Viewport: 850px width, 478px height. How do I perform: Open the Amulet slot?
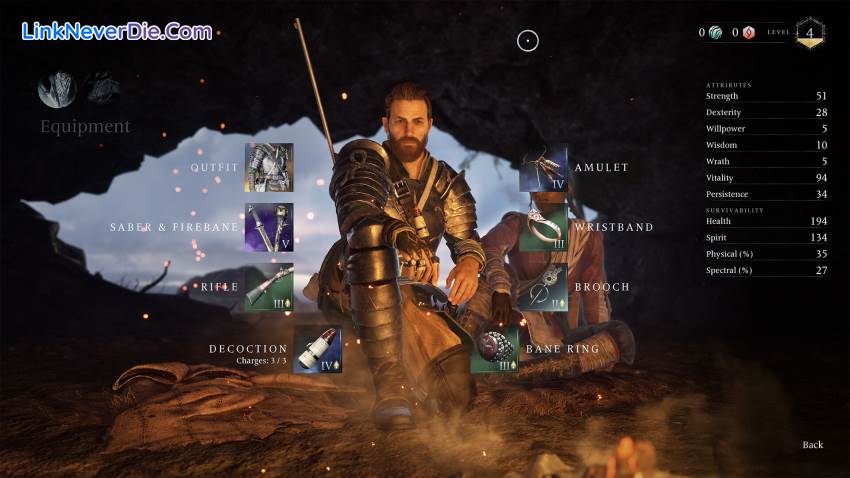coord(543,167)
